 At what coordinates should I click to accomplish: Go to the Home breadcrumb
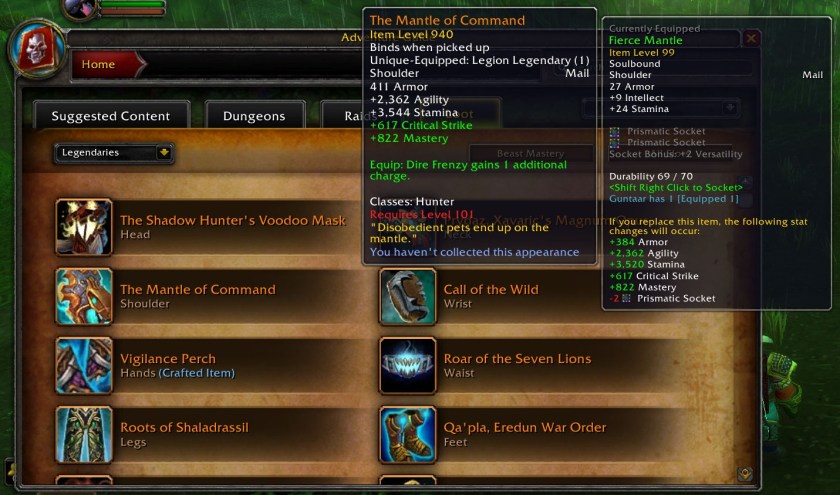click(98, 65)
